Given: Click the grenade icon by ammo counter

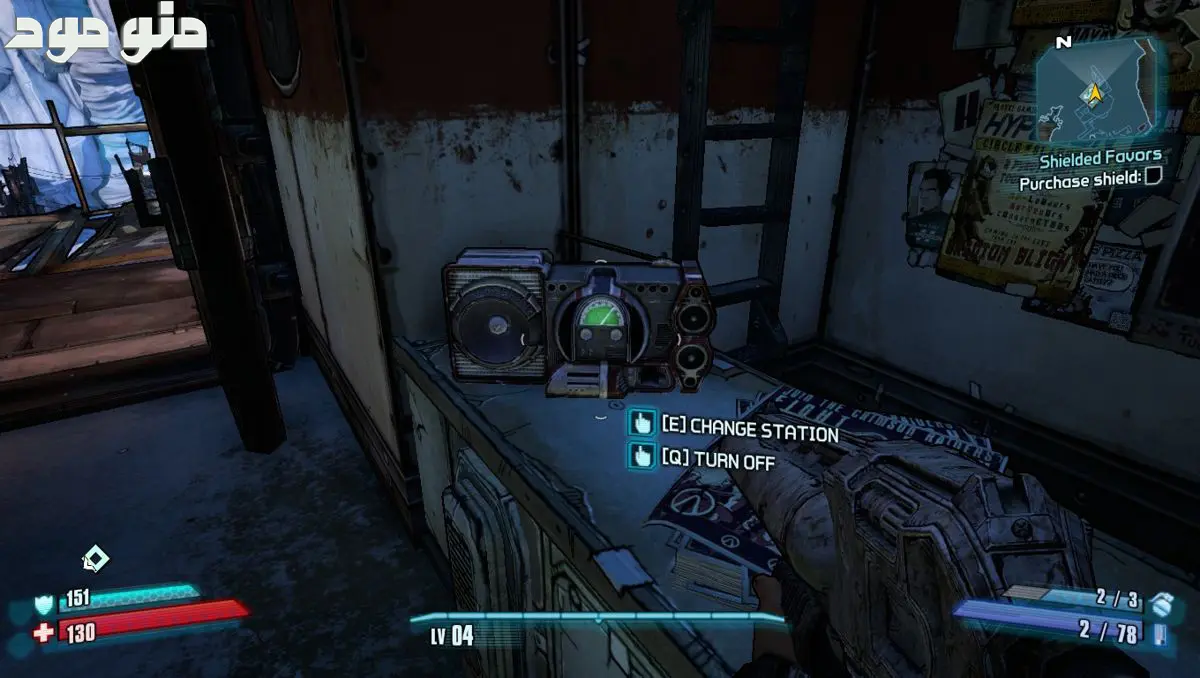Looking at the screenshot, I should 1160,603.
